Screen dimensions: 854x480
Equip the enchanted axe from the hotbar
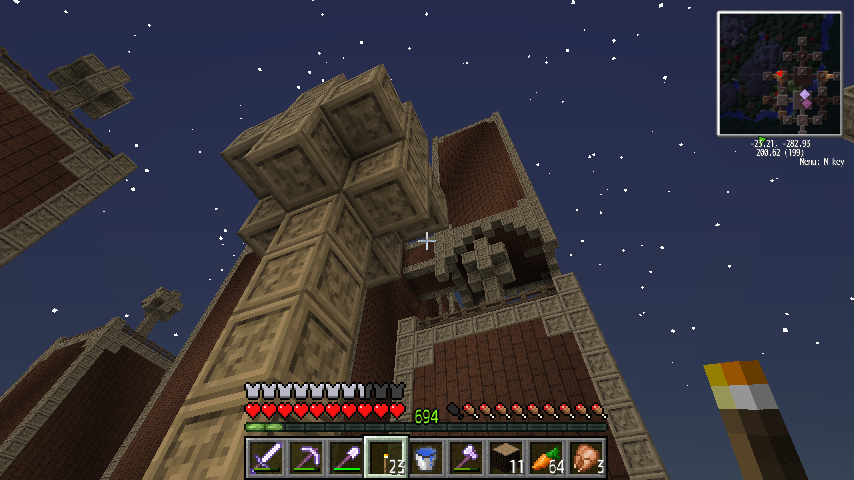coord(467,458)
